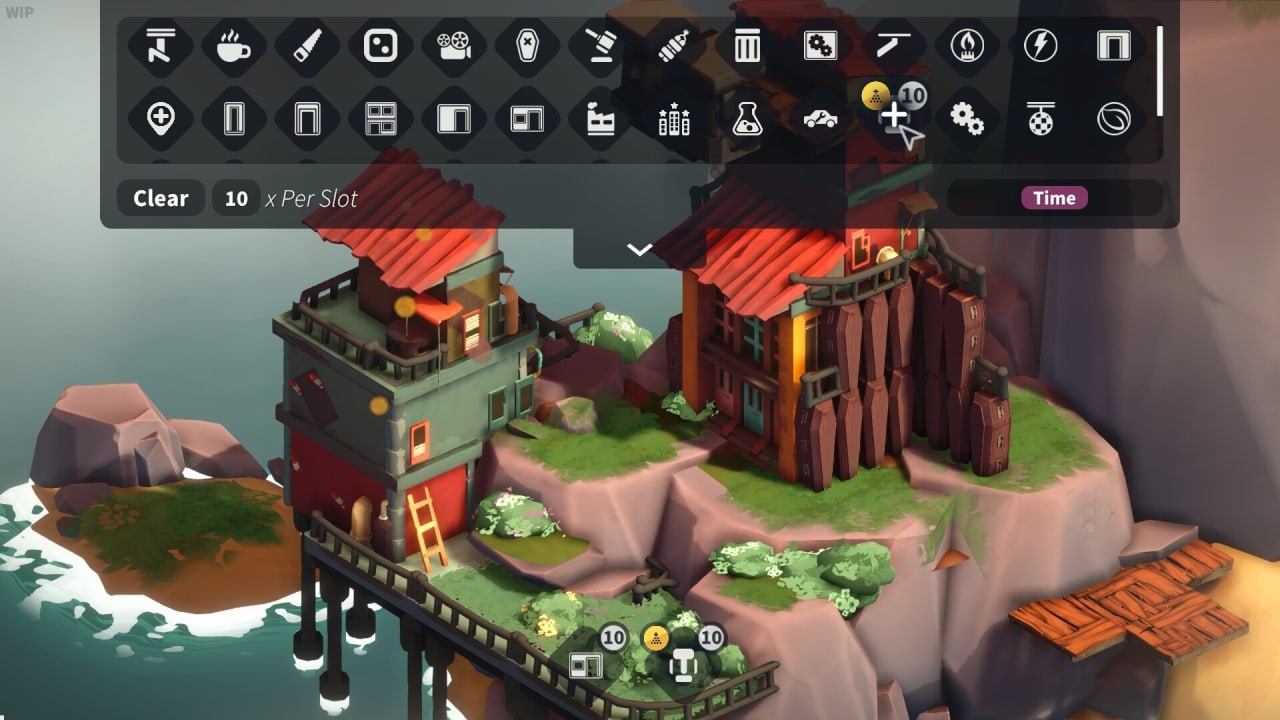Choose the lightning bolt icon

pyautogui.click(x=1040, y=45)
